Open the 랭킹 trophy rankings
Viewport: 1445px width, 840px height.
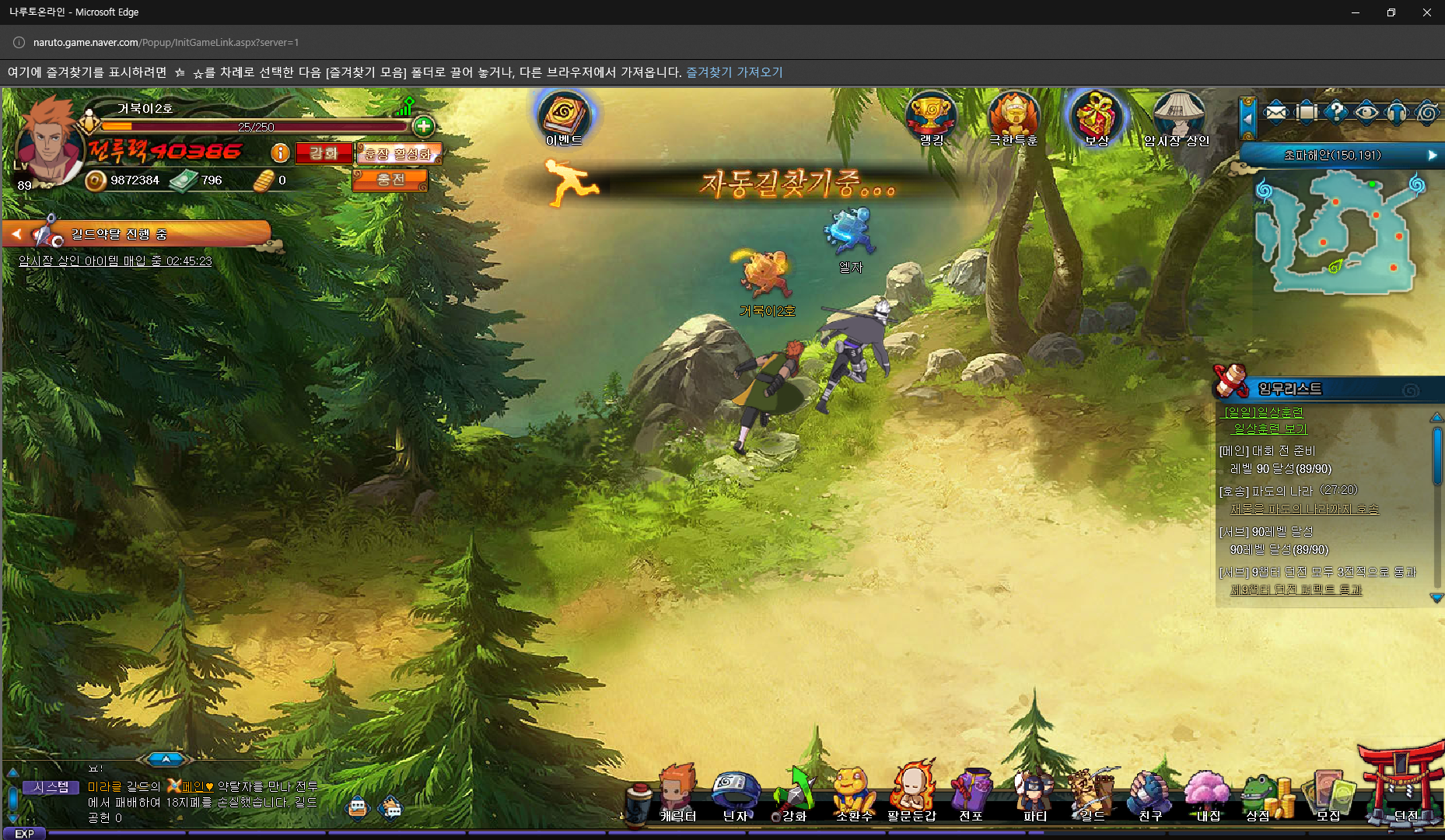[x=931, y=117]
